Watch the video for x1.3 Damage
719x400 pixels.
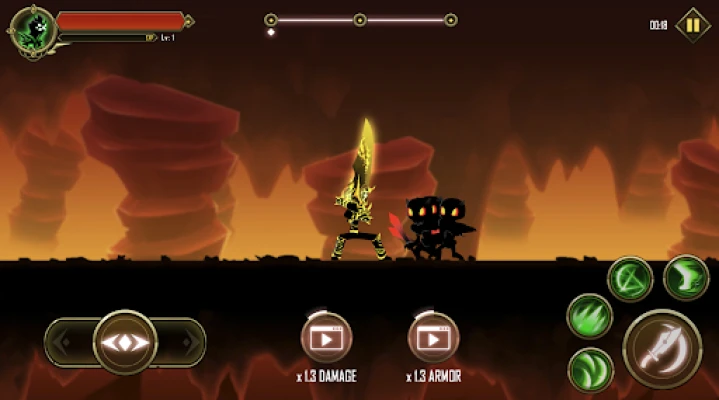(x=326, y=338)
